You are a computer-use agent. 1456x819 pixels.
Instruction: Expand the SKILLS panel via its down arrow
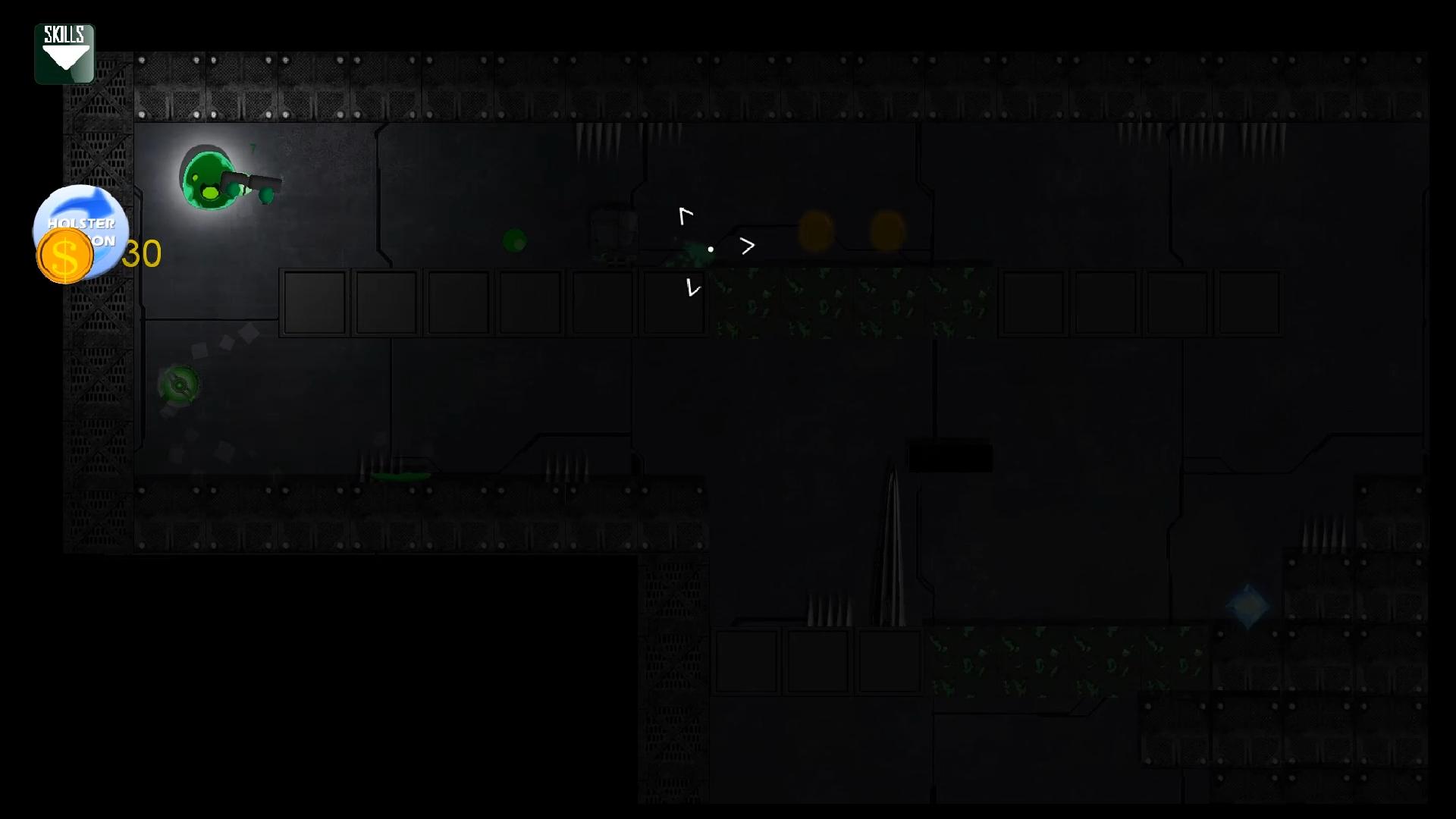(64, 59)
